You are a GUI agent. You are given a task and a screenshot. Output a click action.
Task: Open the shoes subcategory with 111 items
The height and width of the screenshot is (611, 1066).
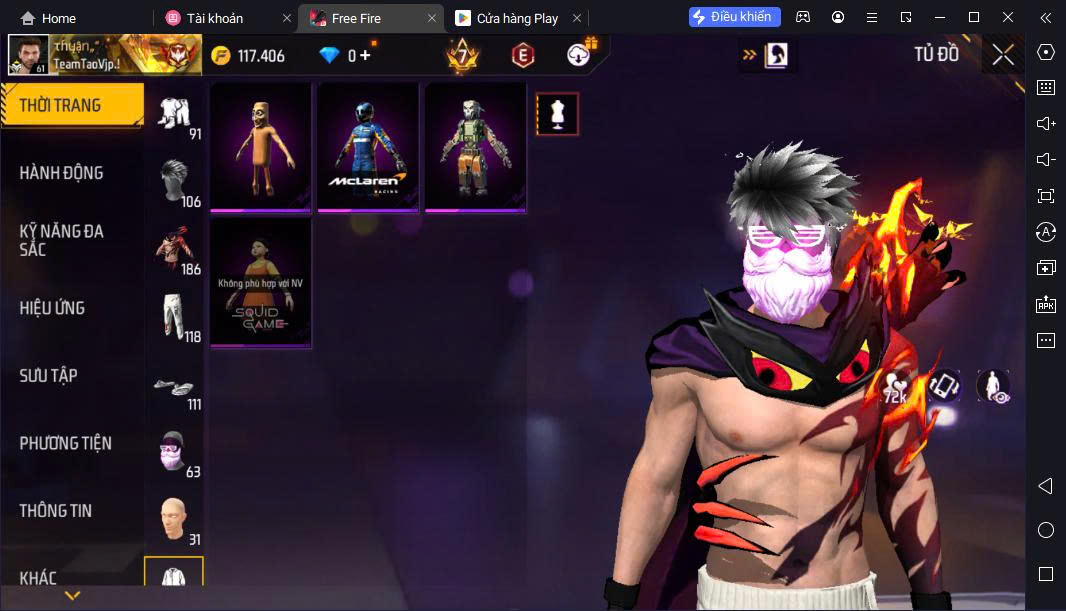tap(176, 387)
